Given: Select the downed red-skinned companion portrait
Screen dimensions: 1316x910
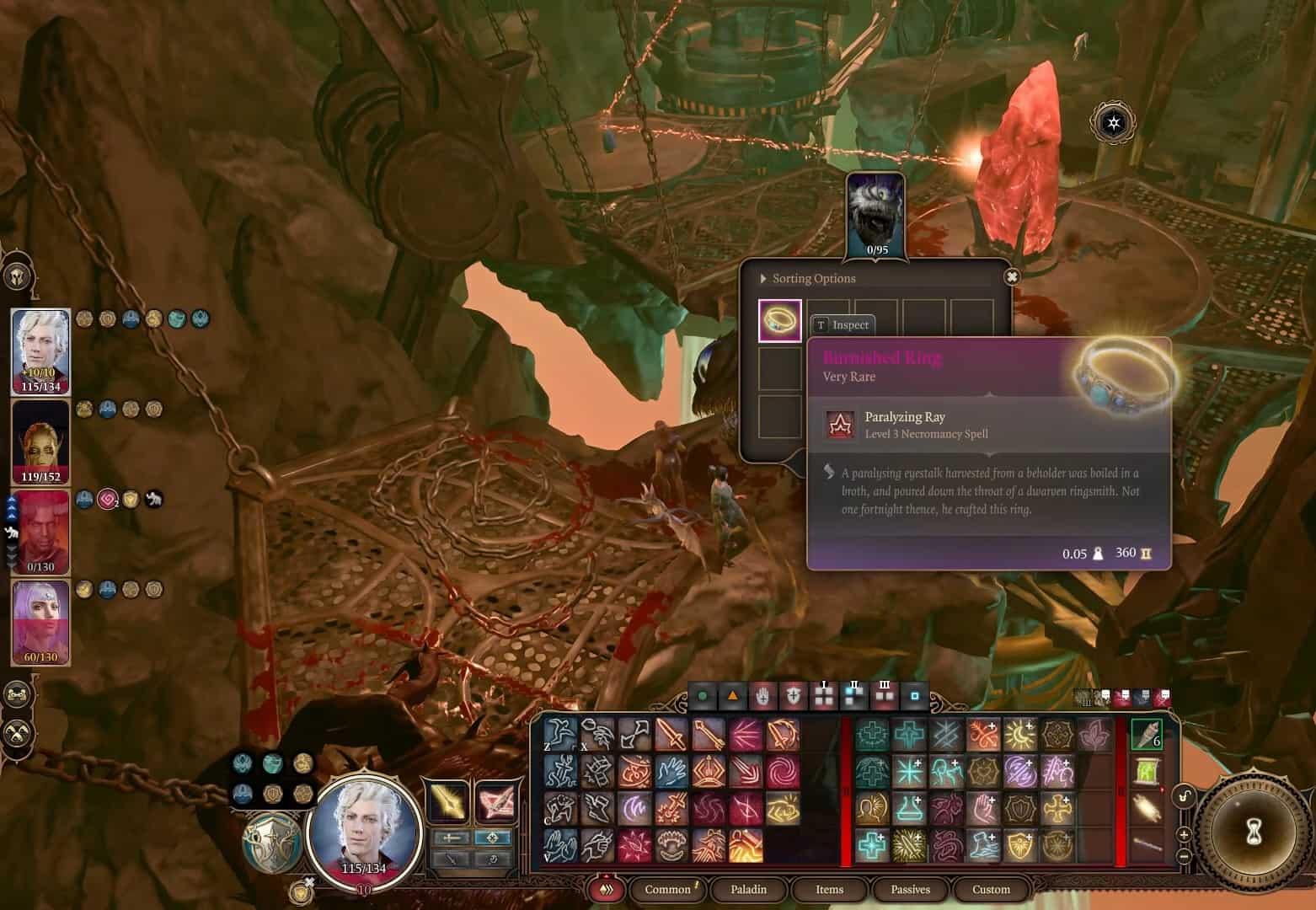Looking at the screenshot, I should point(40,531).
